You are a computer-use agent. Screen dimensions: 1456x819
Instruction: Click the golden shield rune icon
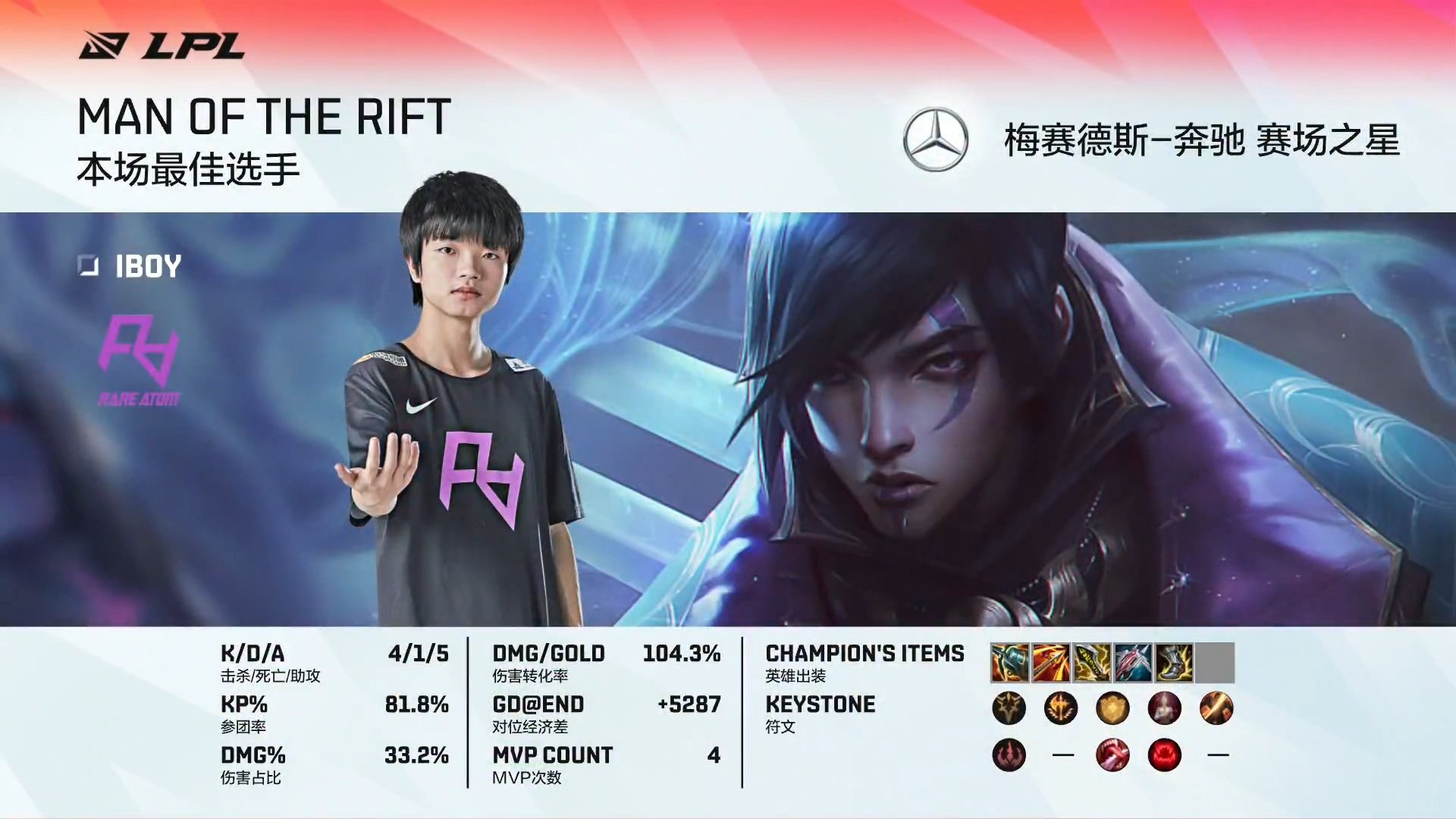pos(1112,709)
